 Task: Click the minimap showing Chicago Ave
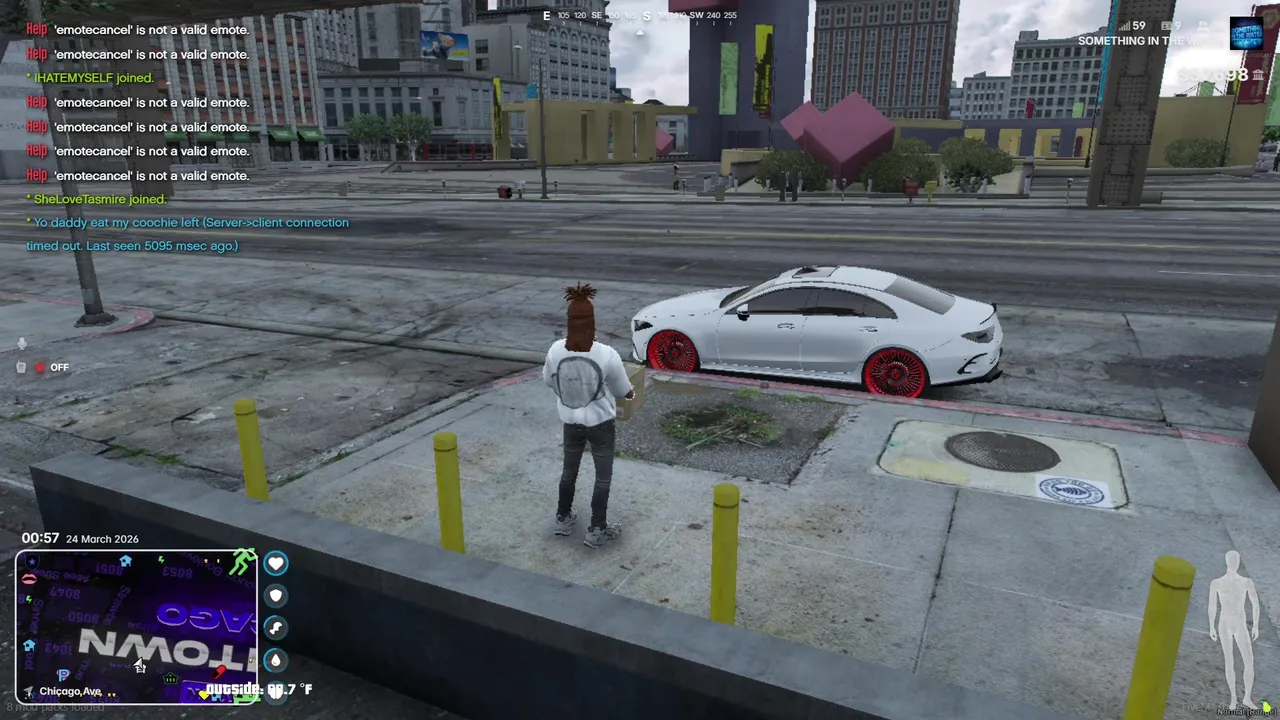pyautogui.click(x=135, y=627)
